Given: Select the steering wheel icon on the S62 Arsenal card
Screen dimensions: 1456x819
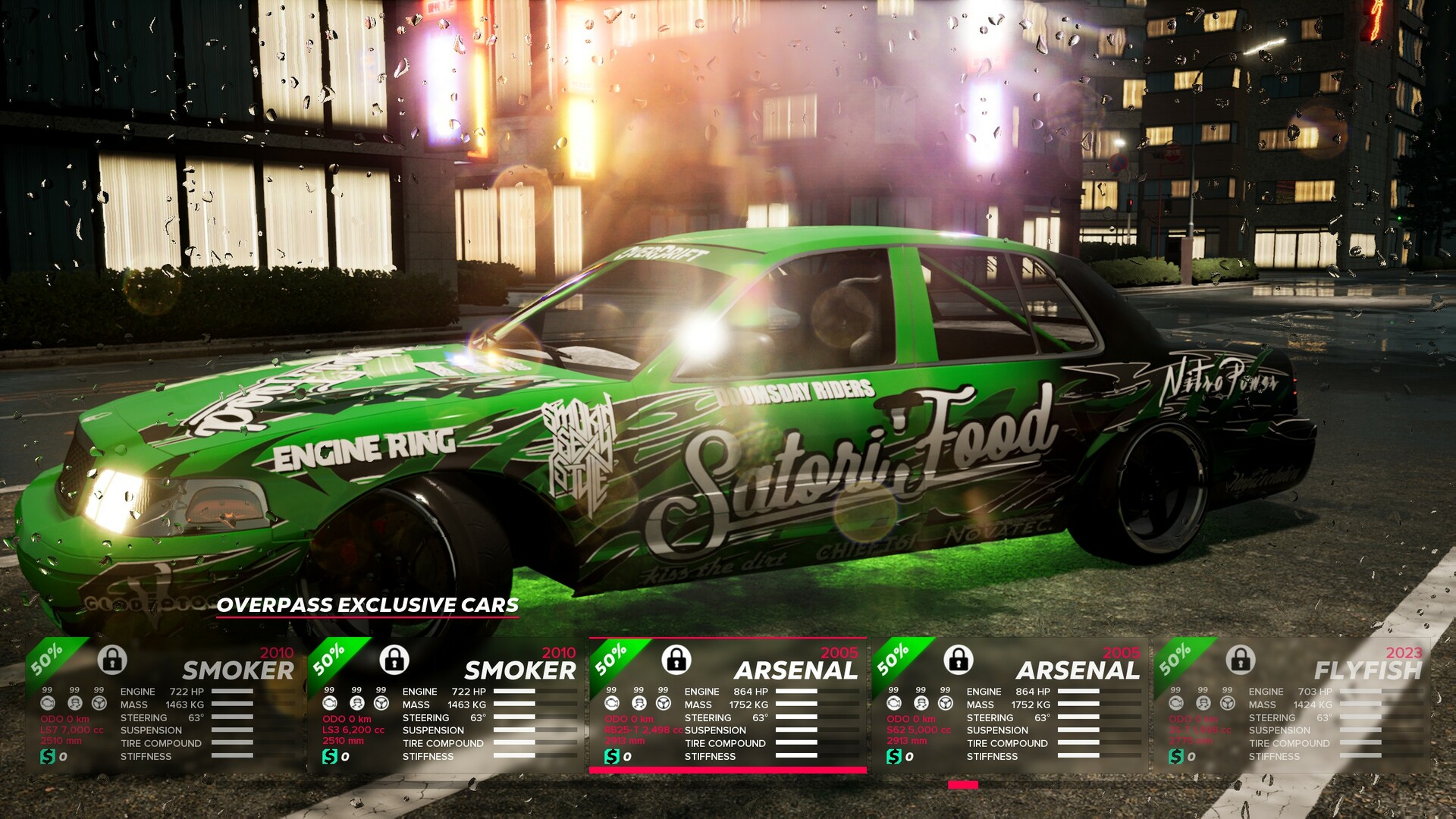Looking at the screenshot, I should [x=944, y=701].
